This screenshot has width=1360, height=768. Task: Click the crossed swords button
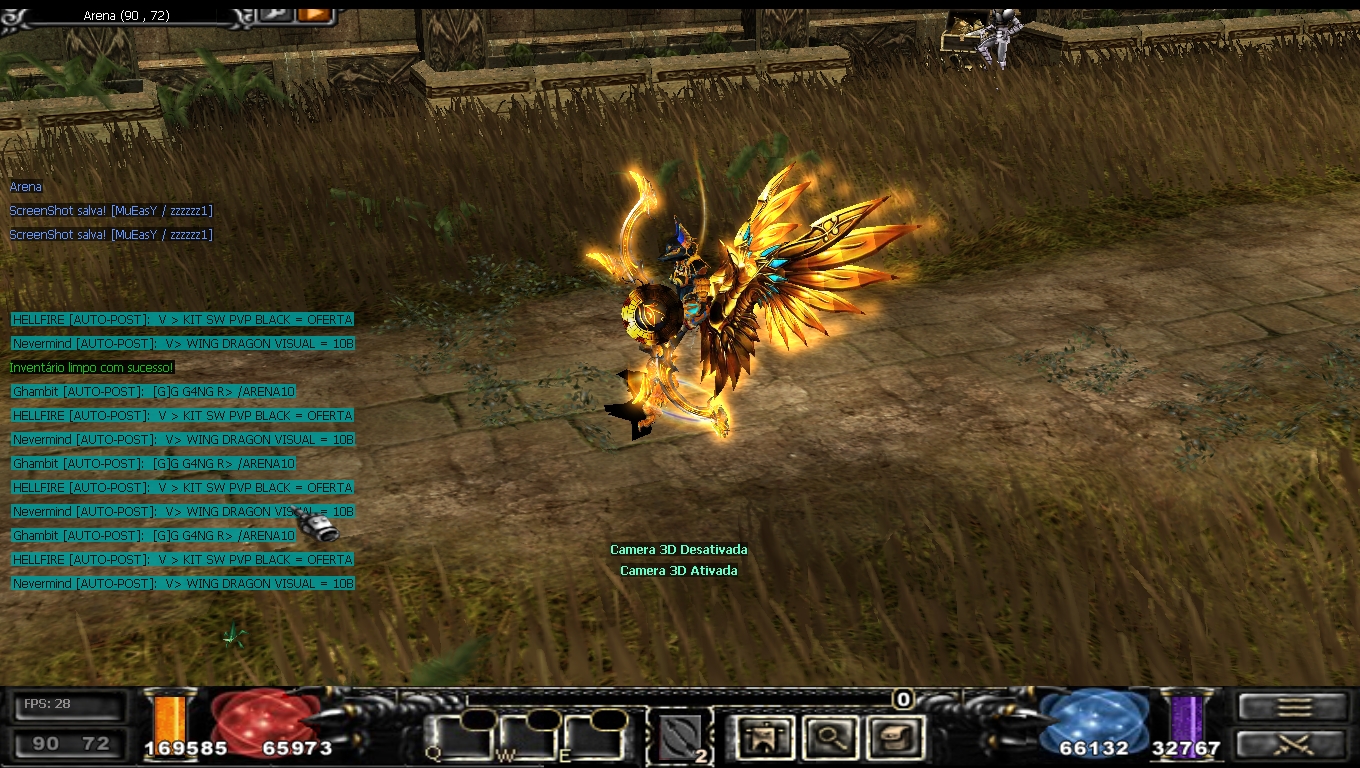(1293, 744)
